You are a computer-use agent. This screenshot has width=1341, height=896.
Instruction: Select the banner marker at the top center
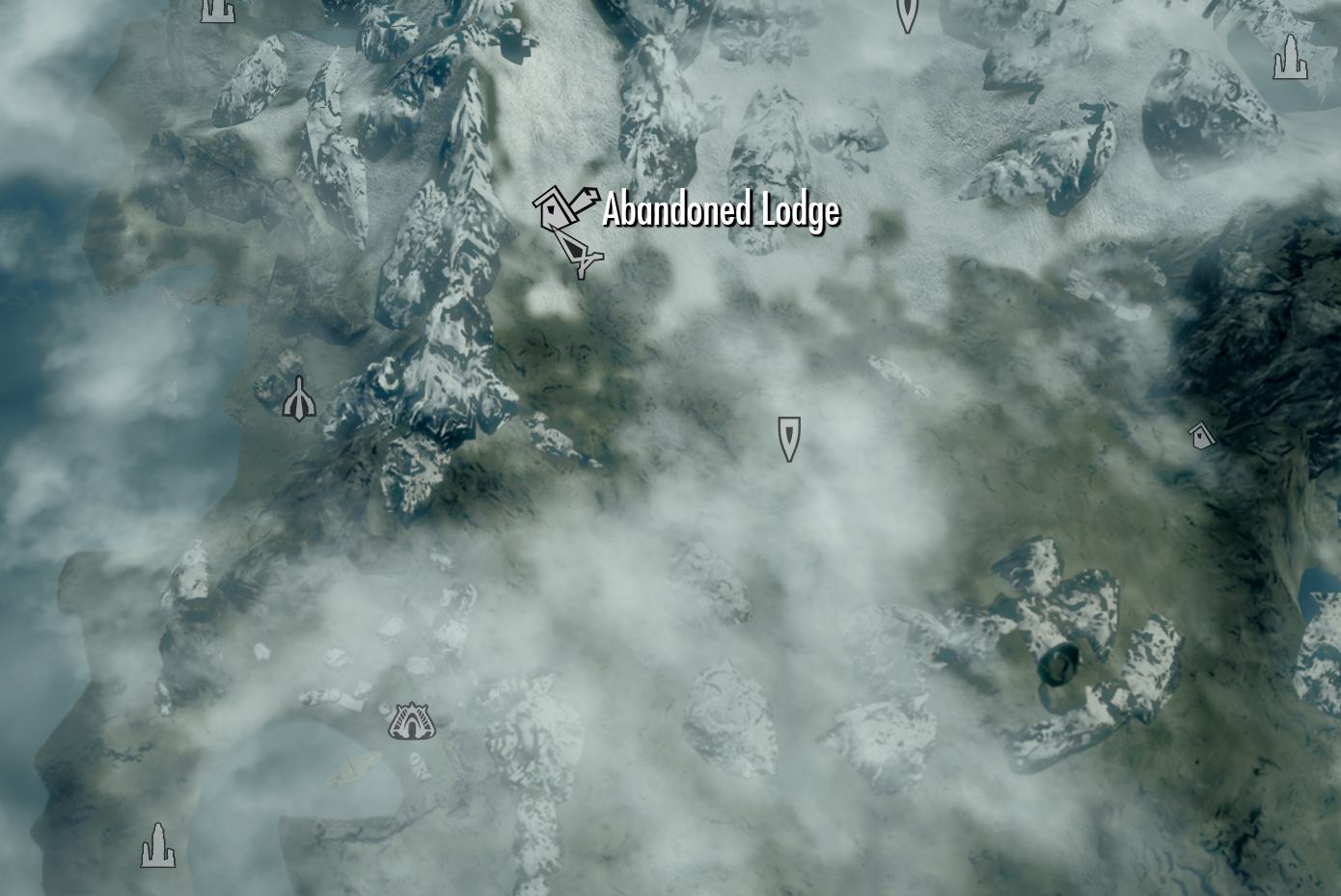click(x=905, y=10)
